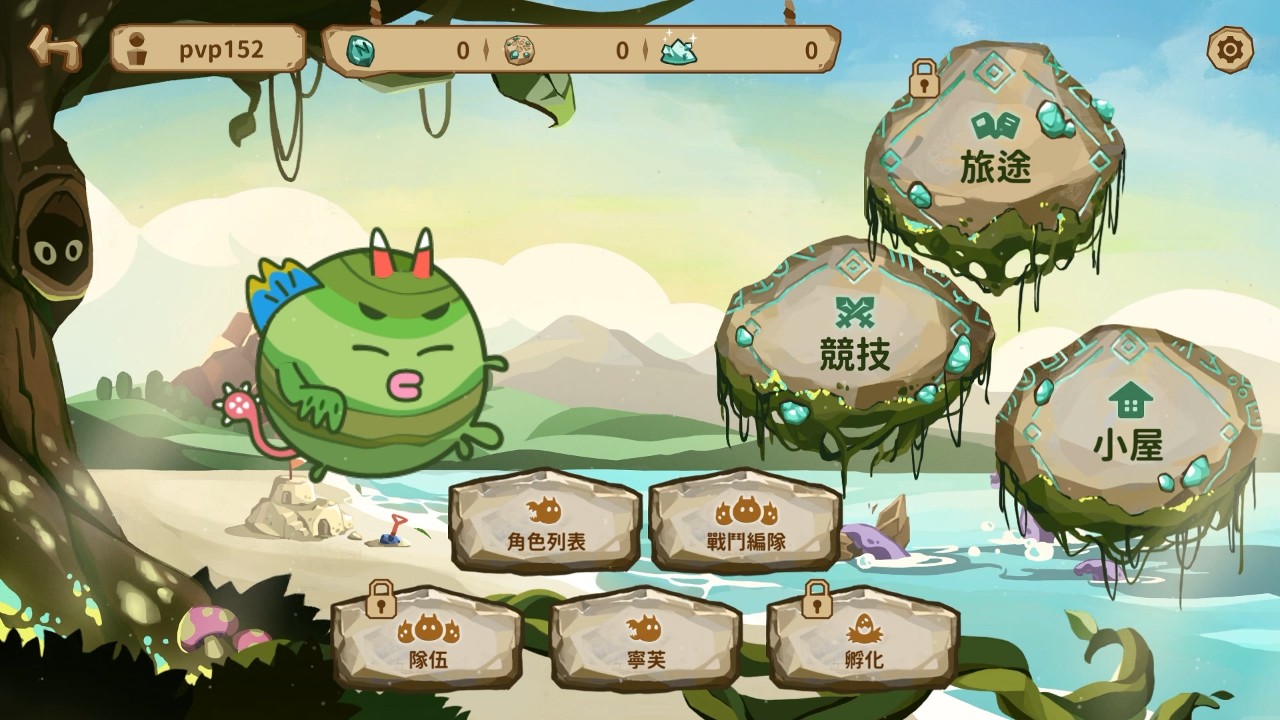
Task: Open the pvp152 player profile
Action: coord(208,49)
